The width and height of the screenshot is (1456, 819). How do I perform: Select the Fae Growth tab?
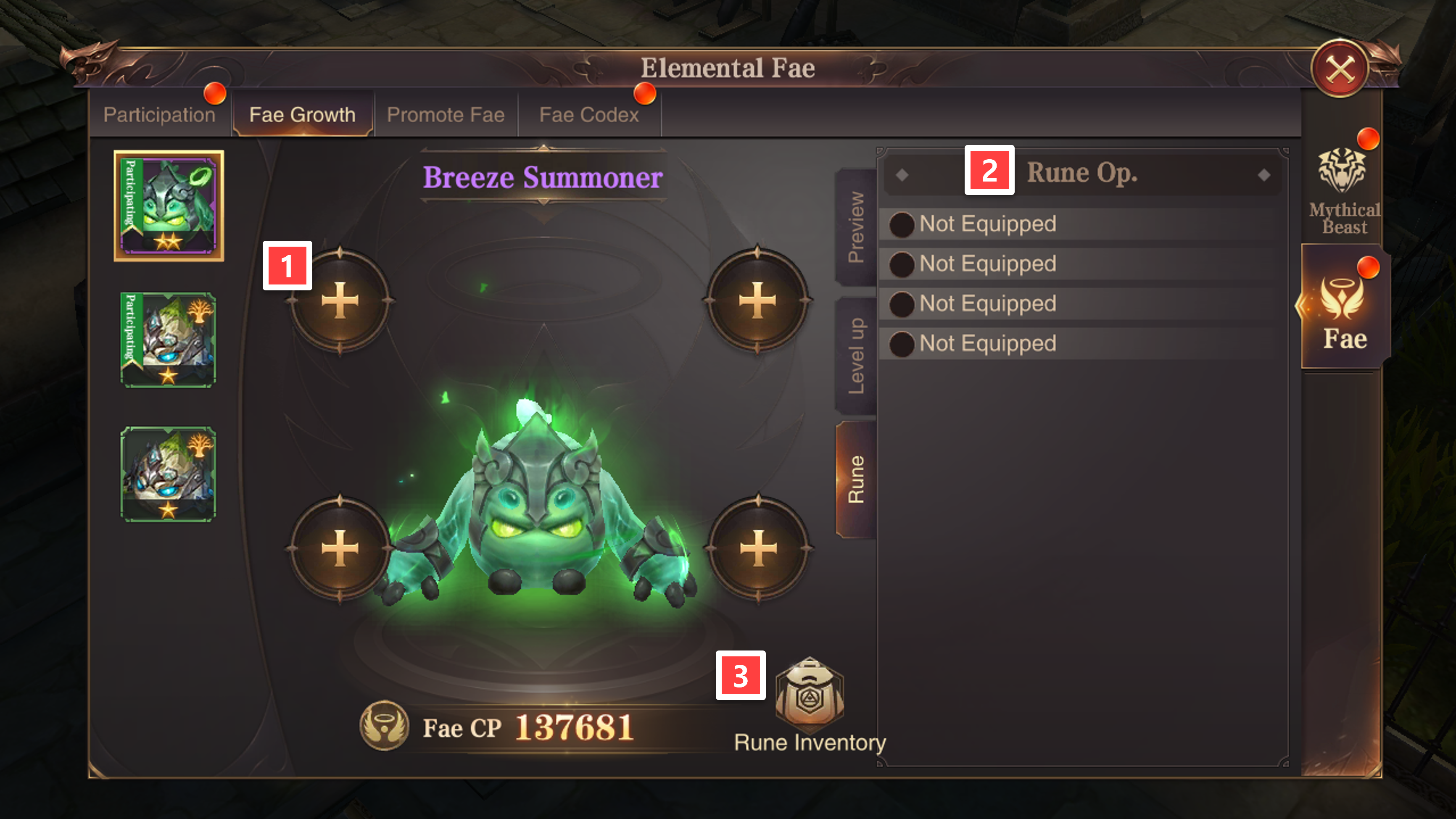302,115
